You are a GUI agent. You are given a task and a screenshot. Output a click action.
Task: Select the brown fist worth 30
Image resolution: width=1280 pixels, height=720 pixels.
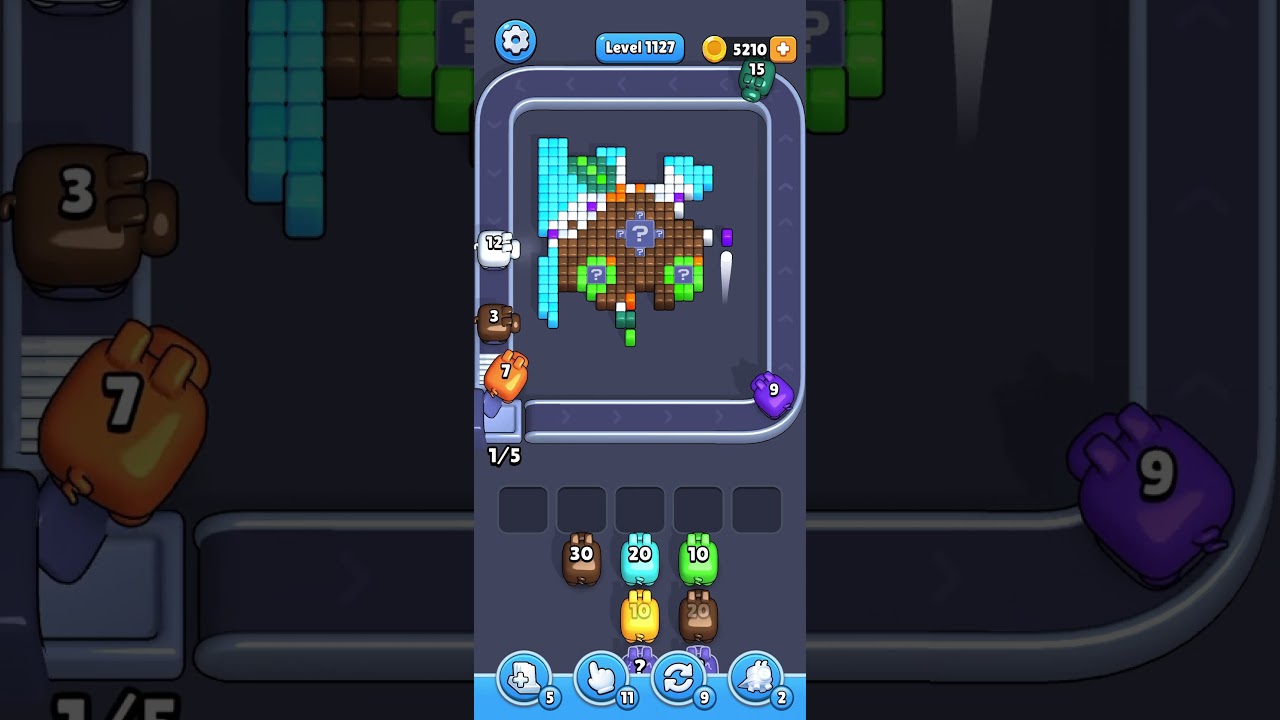pyautogui.click(x=583, y=558)
